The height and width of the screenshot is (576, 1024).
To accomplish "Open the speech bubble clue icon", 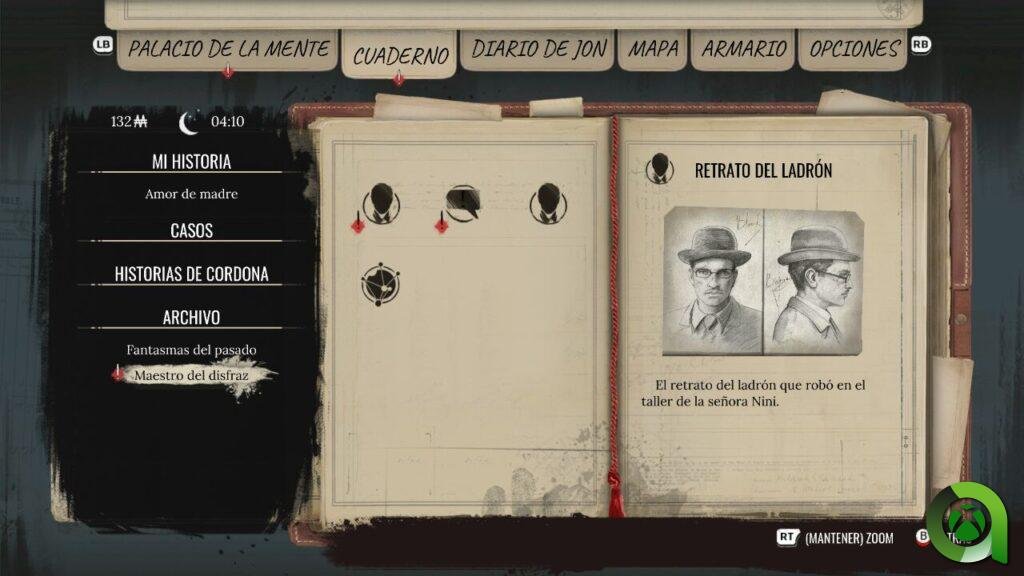I will click(464, 203).
